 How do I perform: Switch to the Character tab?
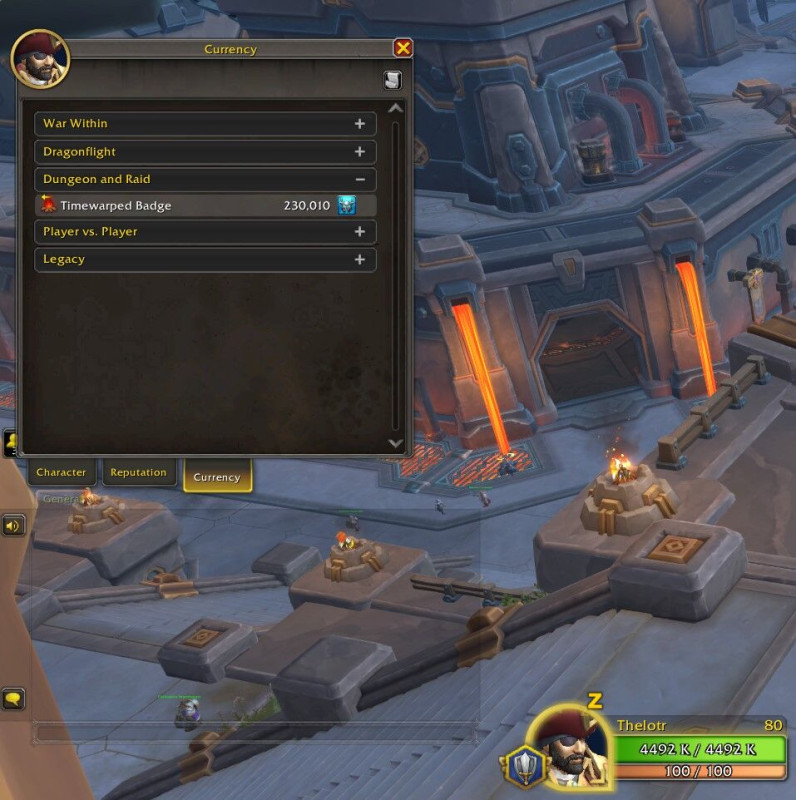coord(61,472)
